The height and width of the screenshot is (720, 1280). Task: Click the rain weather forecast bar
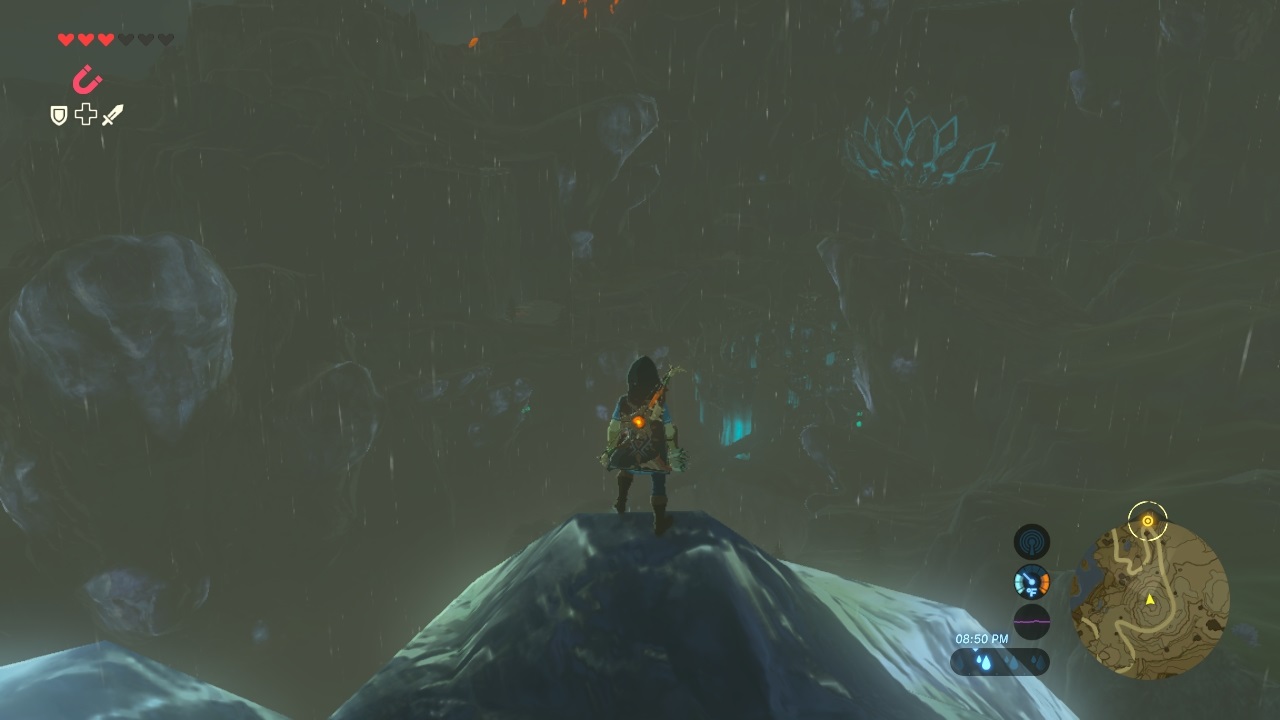999,661
